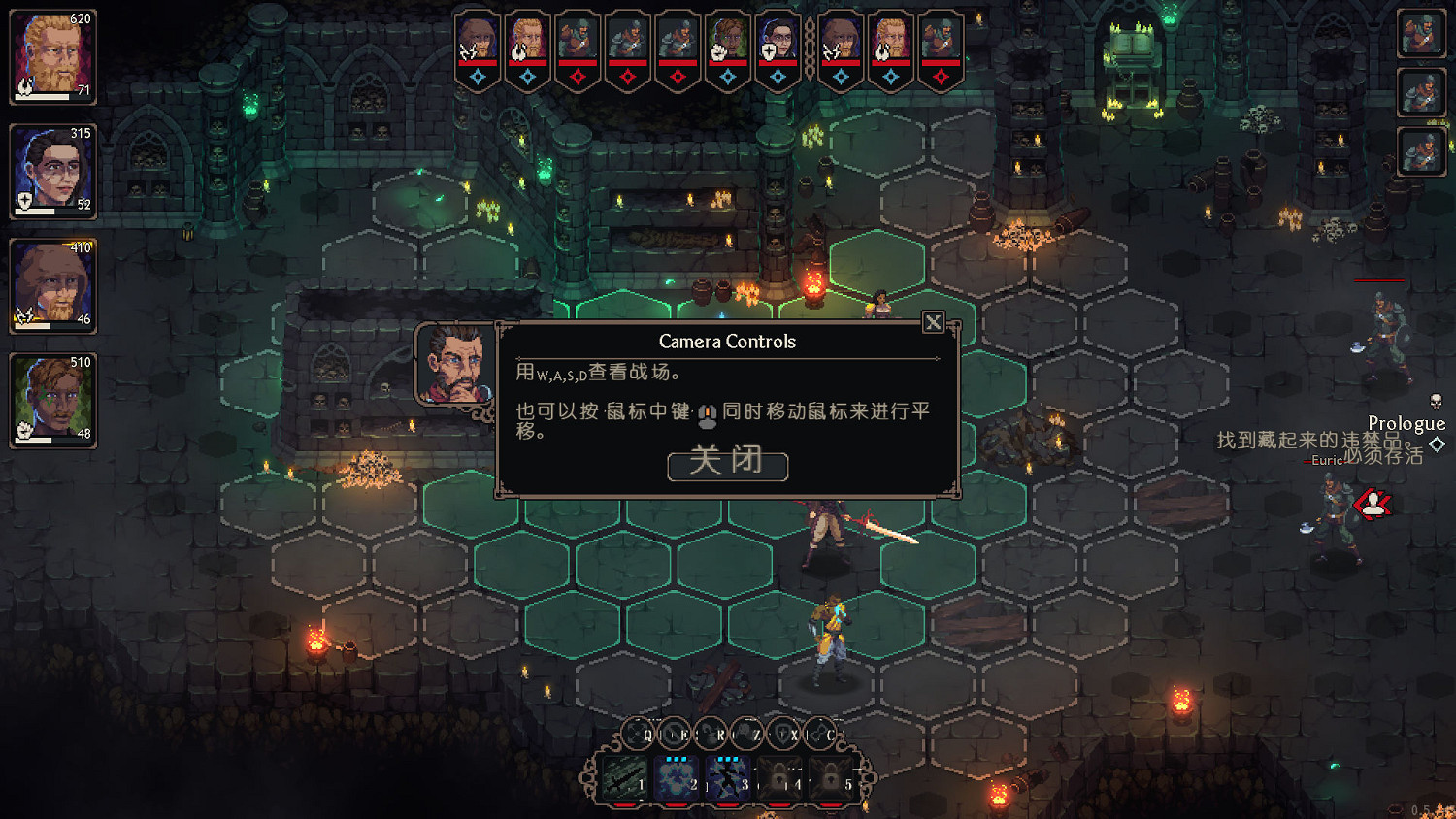Click the dark-haired healer in the turn order bar
The width and height of the screenshot is (1456, 819).
[x=778, y=37]
